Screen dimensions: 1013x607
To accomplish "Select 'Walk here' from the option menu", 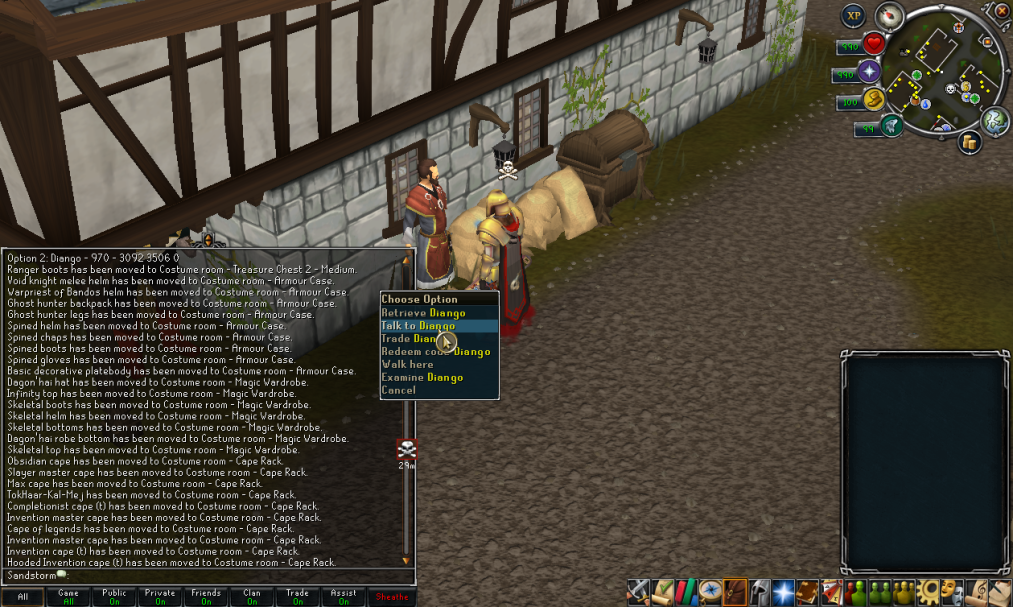I will pos(407,365).
